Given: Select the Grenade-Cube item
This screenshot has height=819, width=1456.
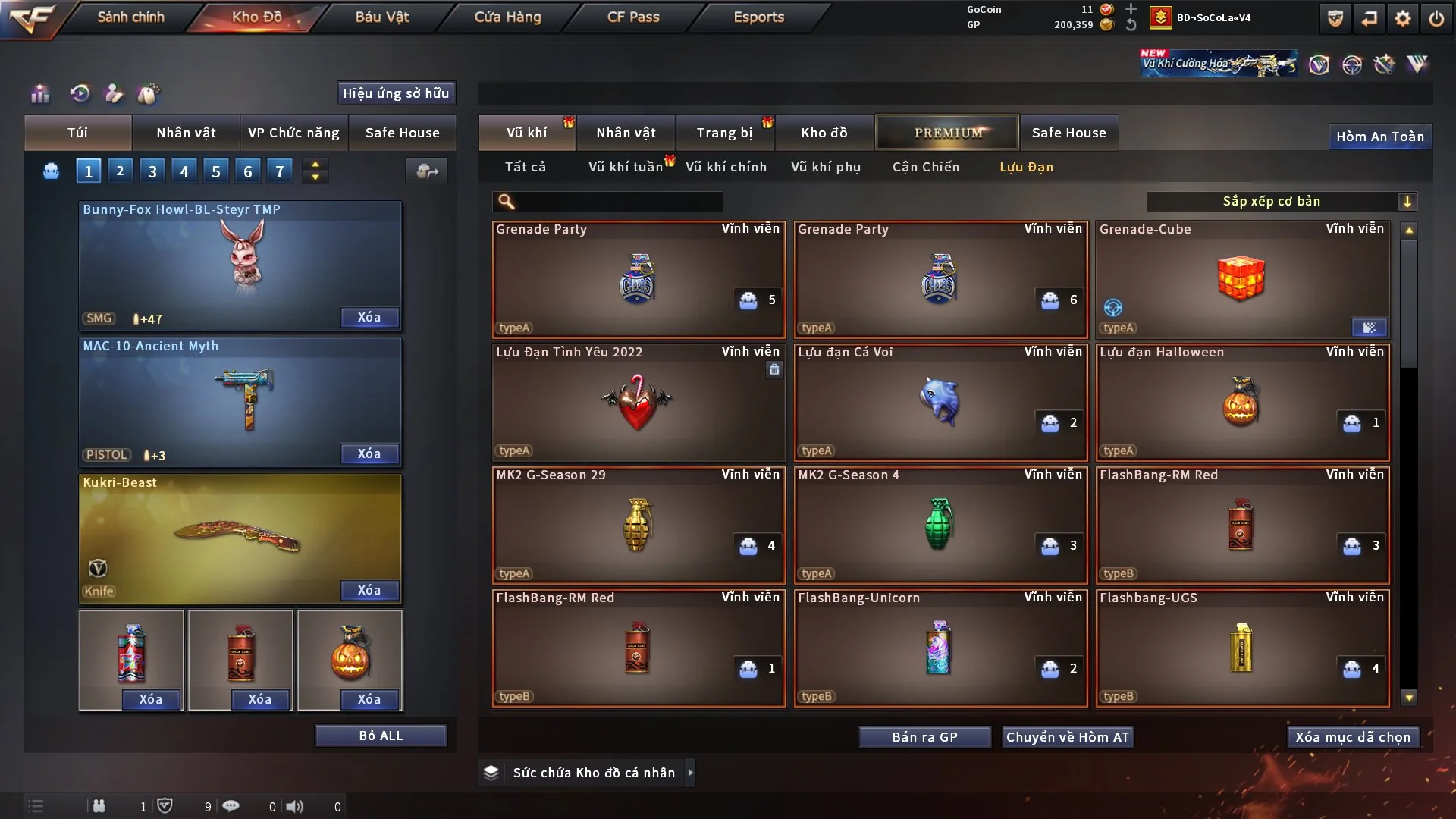Looking at the screenshot, I should tap(1242, 279).
